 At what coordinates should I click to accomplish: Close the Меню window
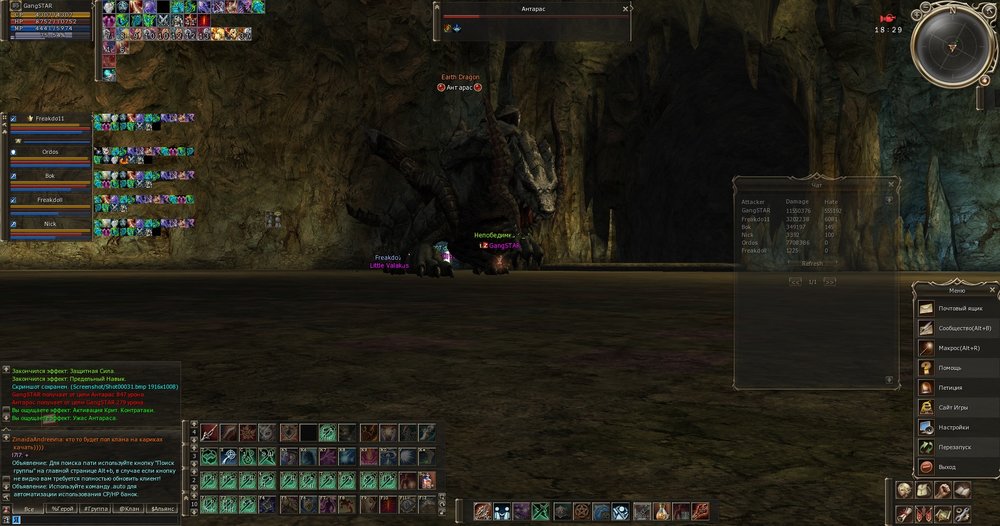[991, 290]
